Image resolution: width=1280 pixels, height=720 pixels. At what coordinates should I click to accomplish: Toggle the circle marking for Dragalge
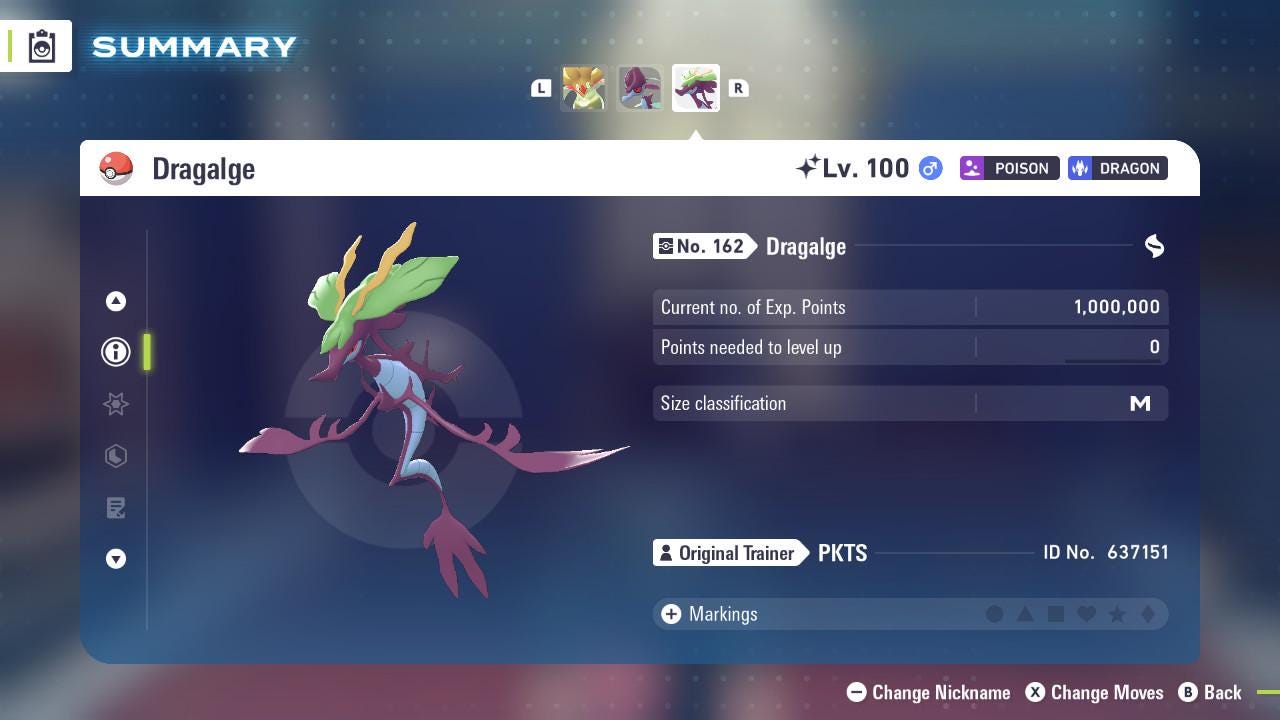(x=995, y=614)
